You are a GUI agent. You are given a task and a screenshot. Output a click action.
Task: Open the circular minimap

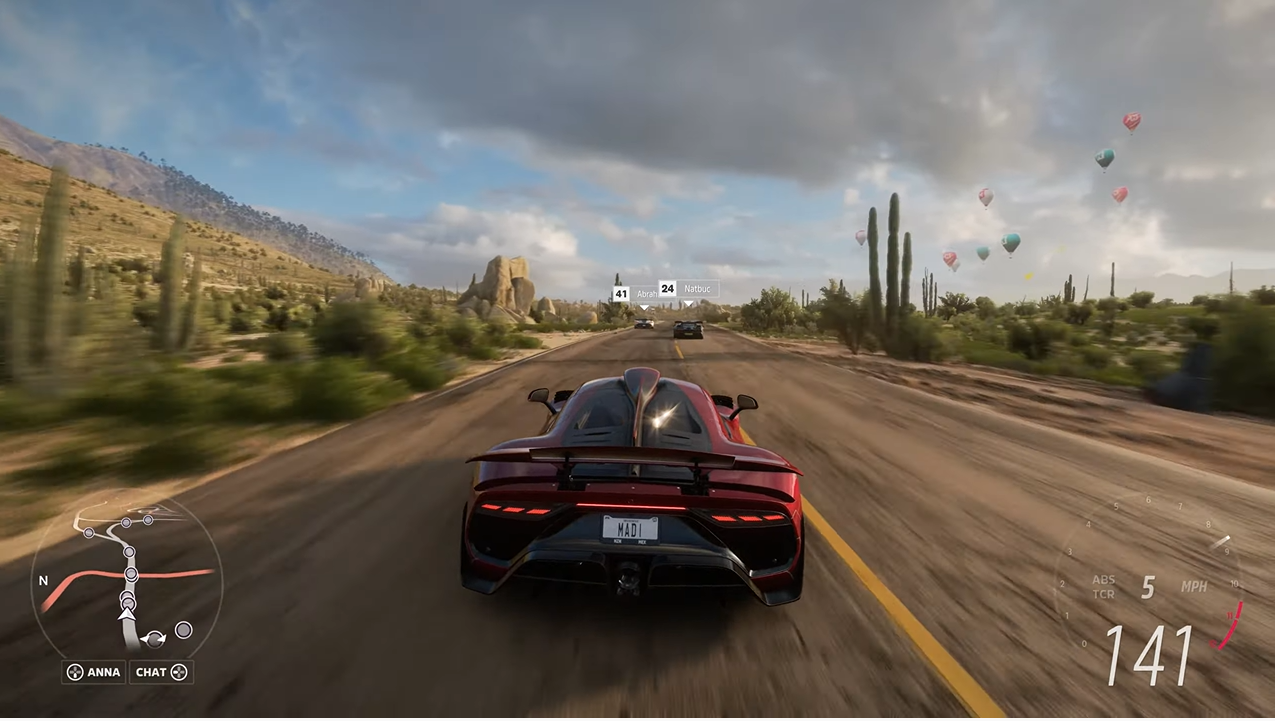click(x=127, y=580)
